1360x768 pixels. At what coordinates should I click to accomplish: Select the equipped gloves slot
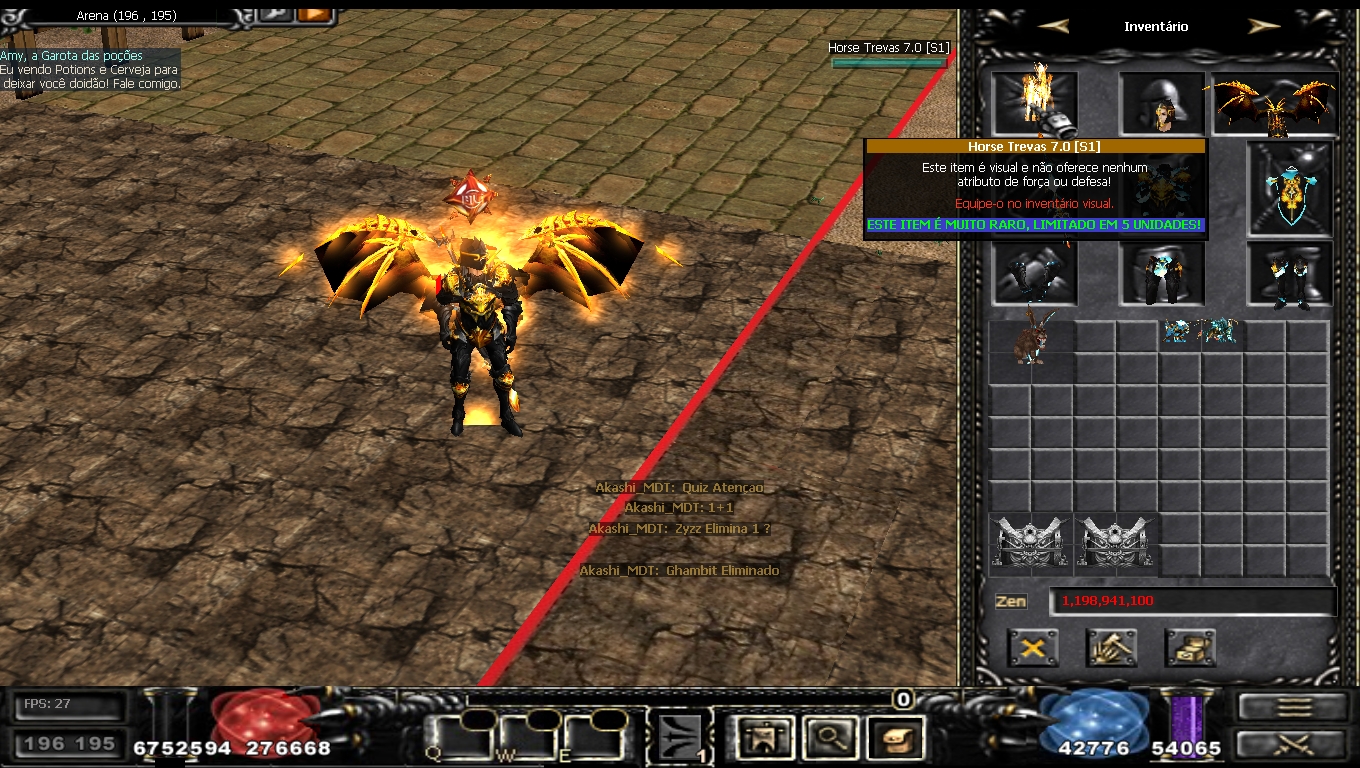tap(1035, 274)
